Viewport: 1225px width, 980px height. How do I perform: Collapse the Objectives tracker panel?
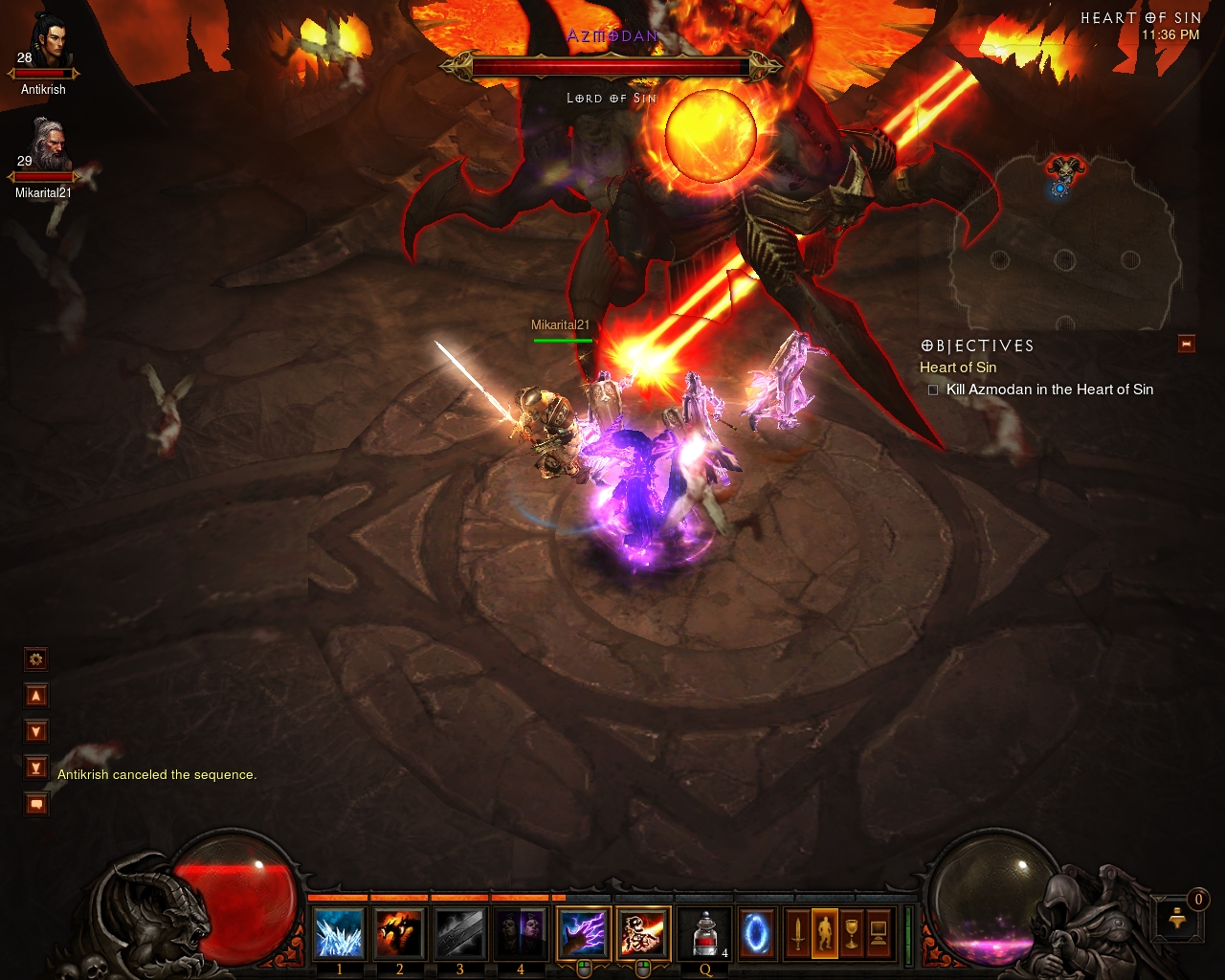tap(1187, 345)
